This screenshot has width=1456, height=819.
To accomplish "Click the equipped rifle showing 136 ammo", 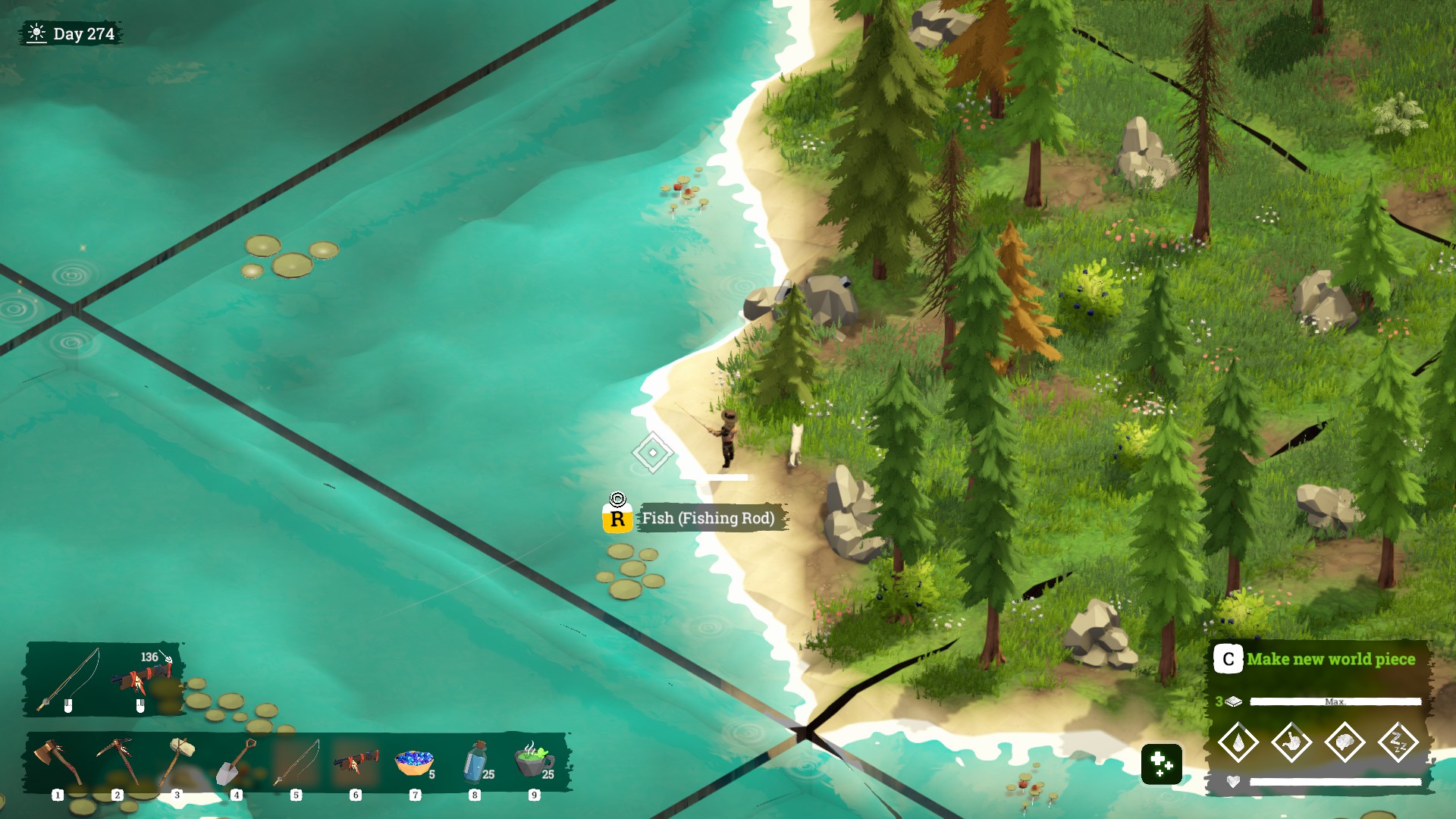I will pos(141,678).
